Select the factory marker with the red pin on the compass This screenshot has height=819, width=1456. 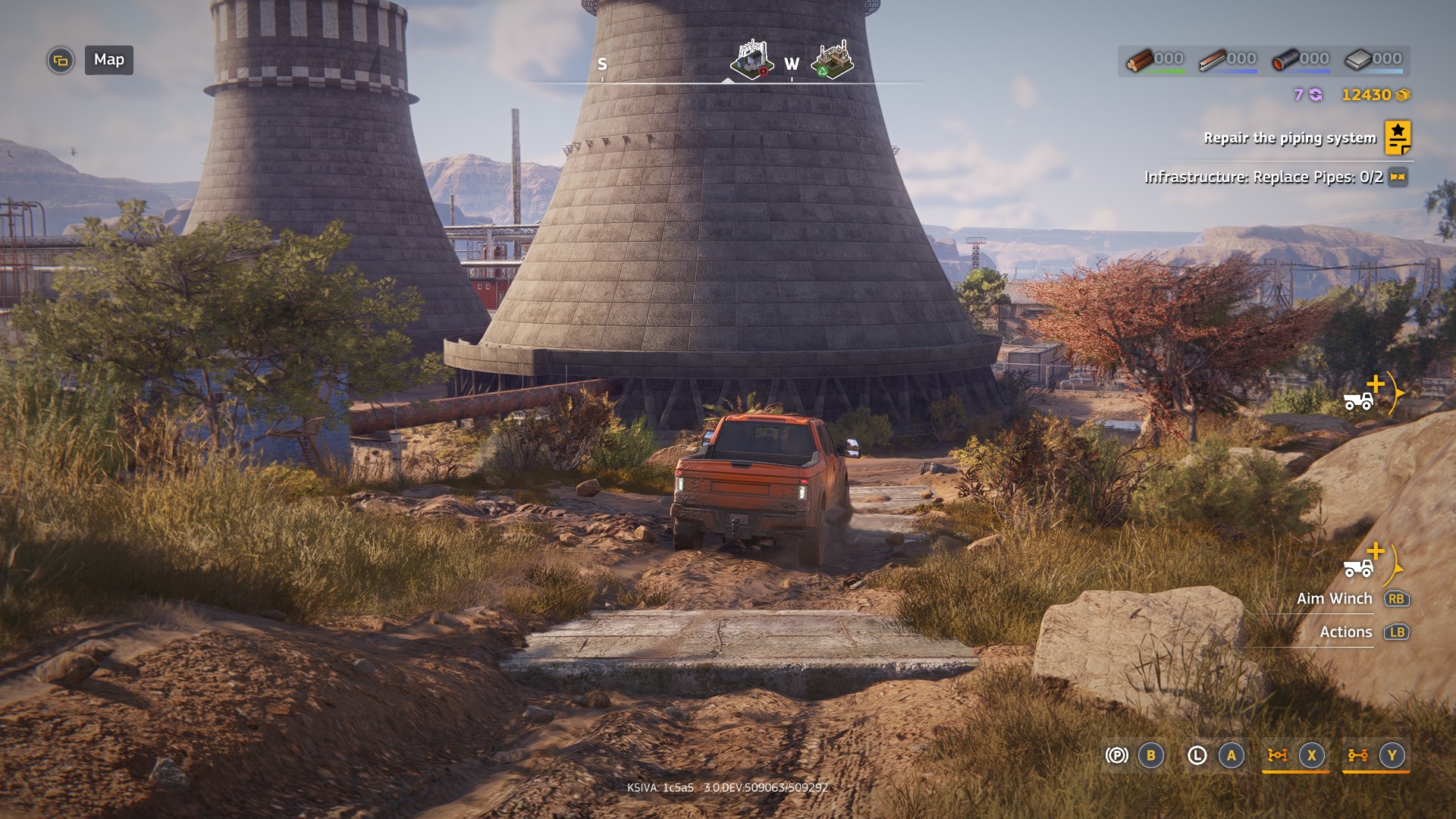(752, 59)
